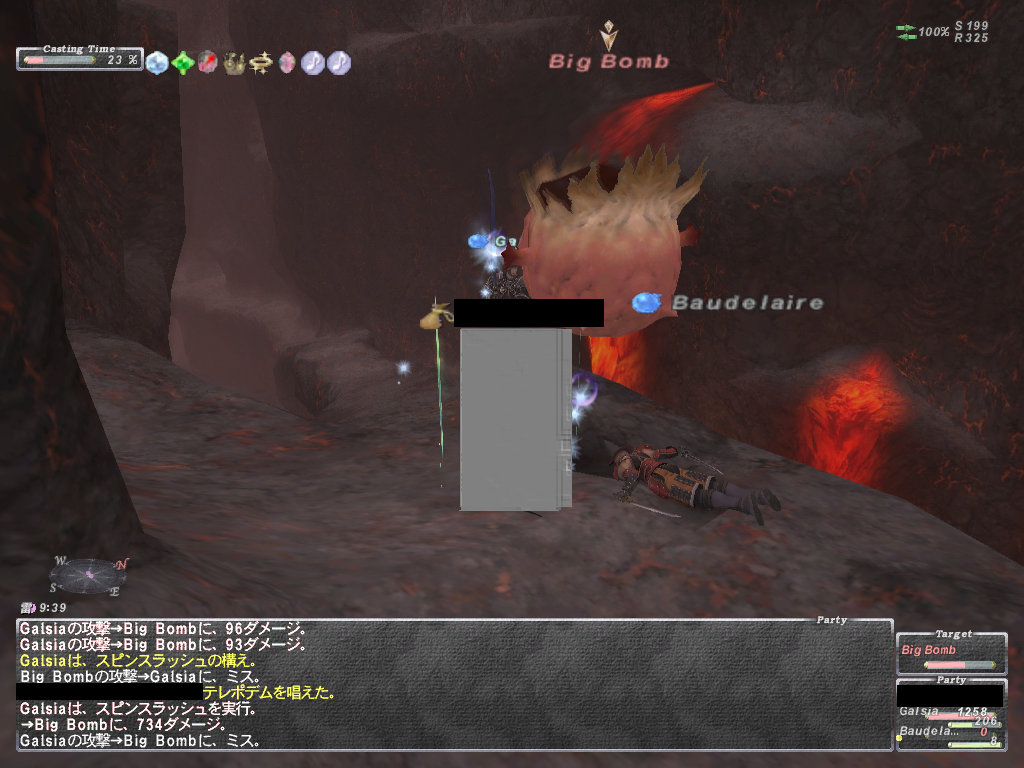Open the party chat log window
1024x768 pixels.
pos(454,684)
